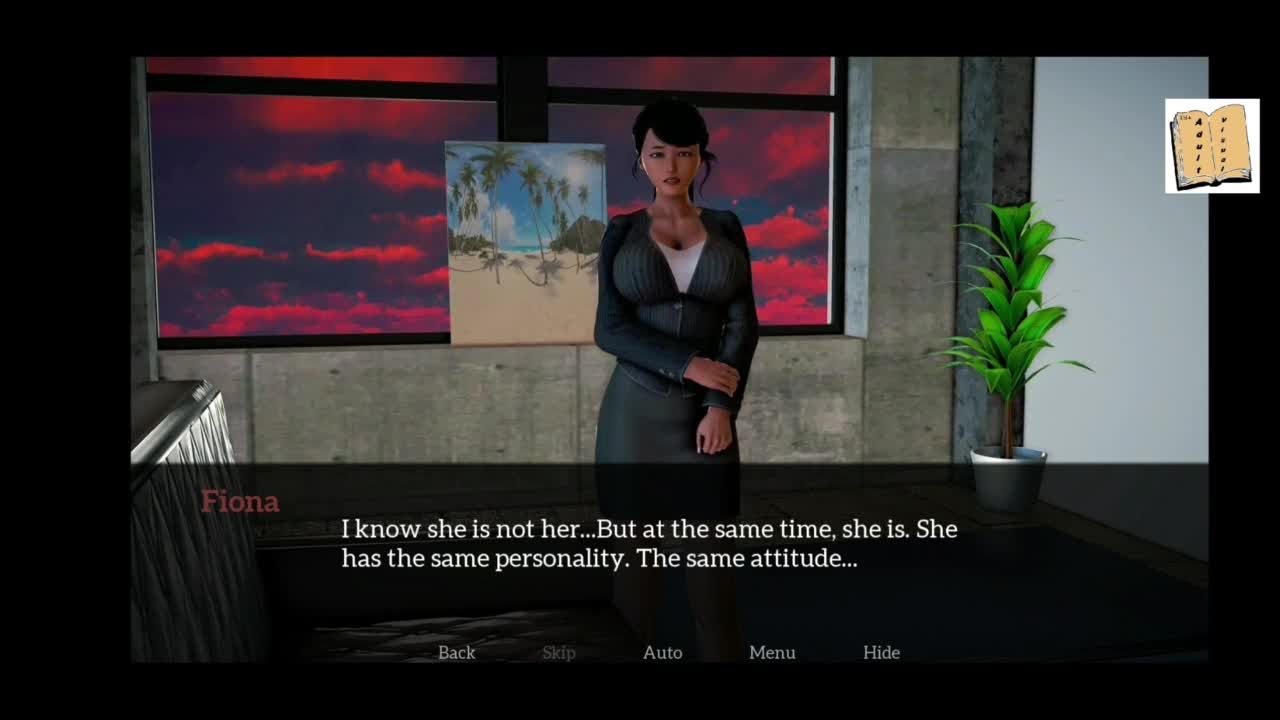Click the open book logo icon
Viewport: 1280px width, 720px height.
tap(1212, 146)
